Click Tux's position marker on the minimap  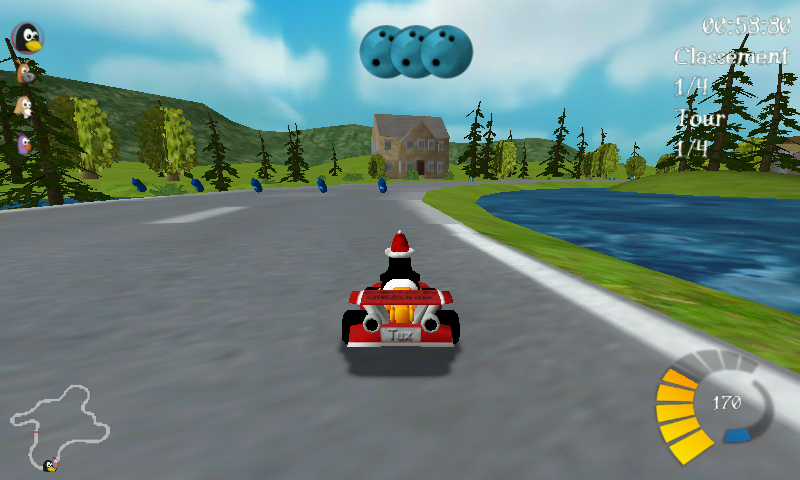[x=49, y=465]
